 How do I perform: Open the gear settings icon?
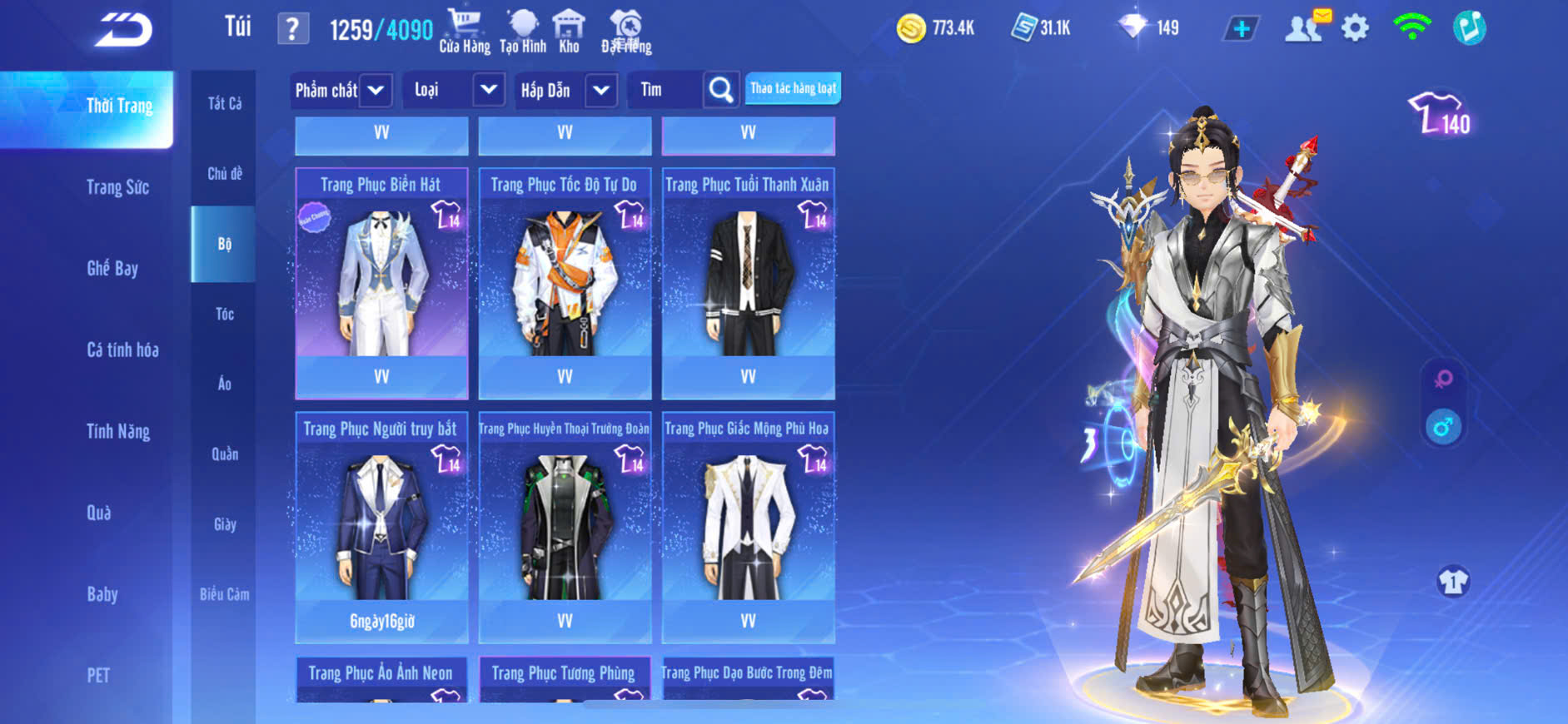coord(1355,28)
